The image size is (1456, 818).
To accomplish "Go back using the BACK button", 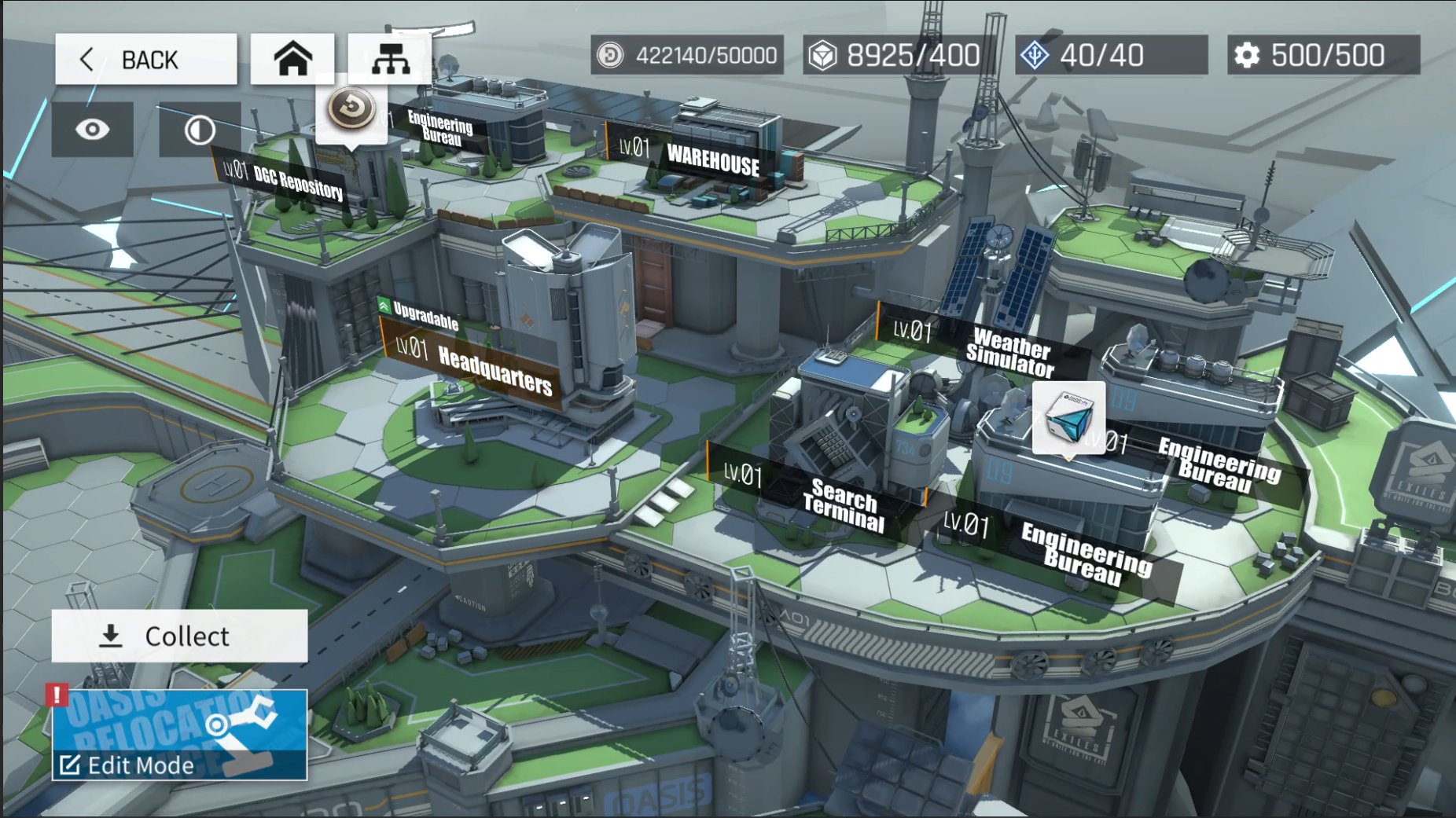I will point(145,59).
